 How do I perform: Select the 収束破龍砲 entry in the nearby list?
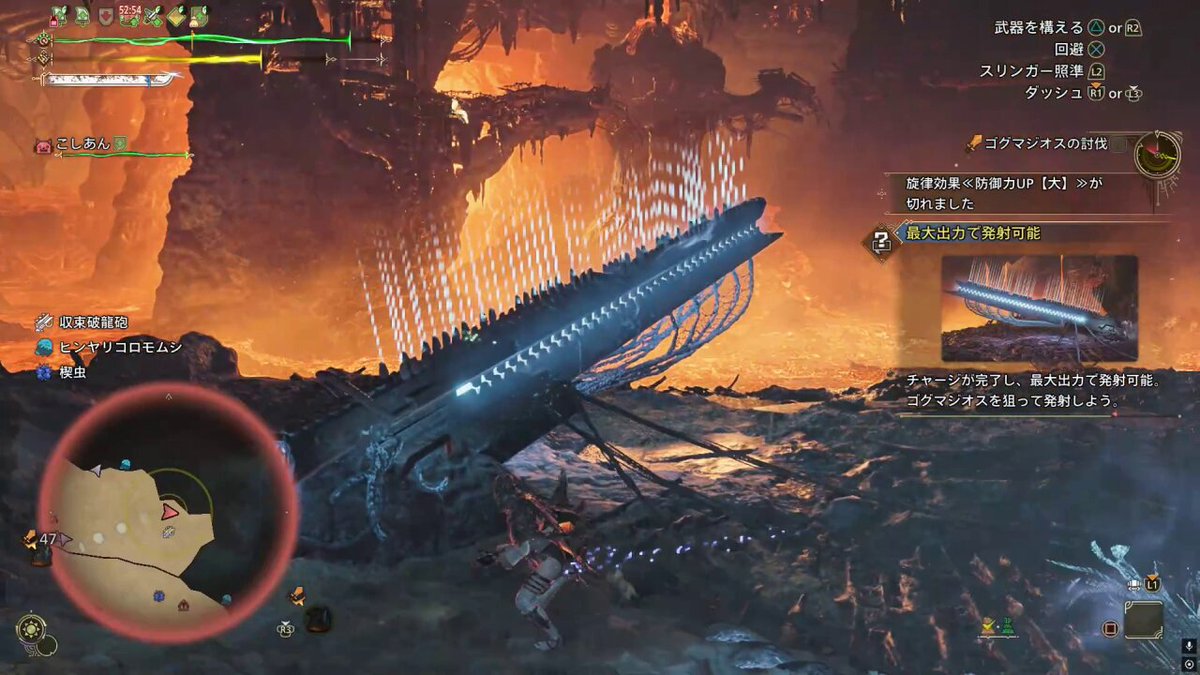[x=93, y=322]
